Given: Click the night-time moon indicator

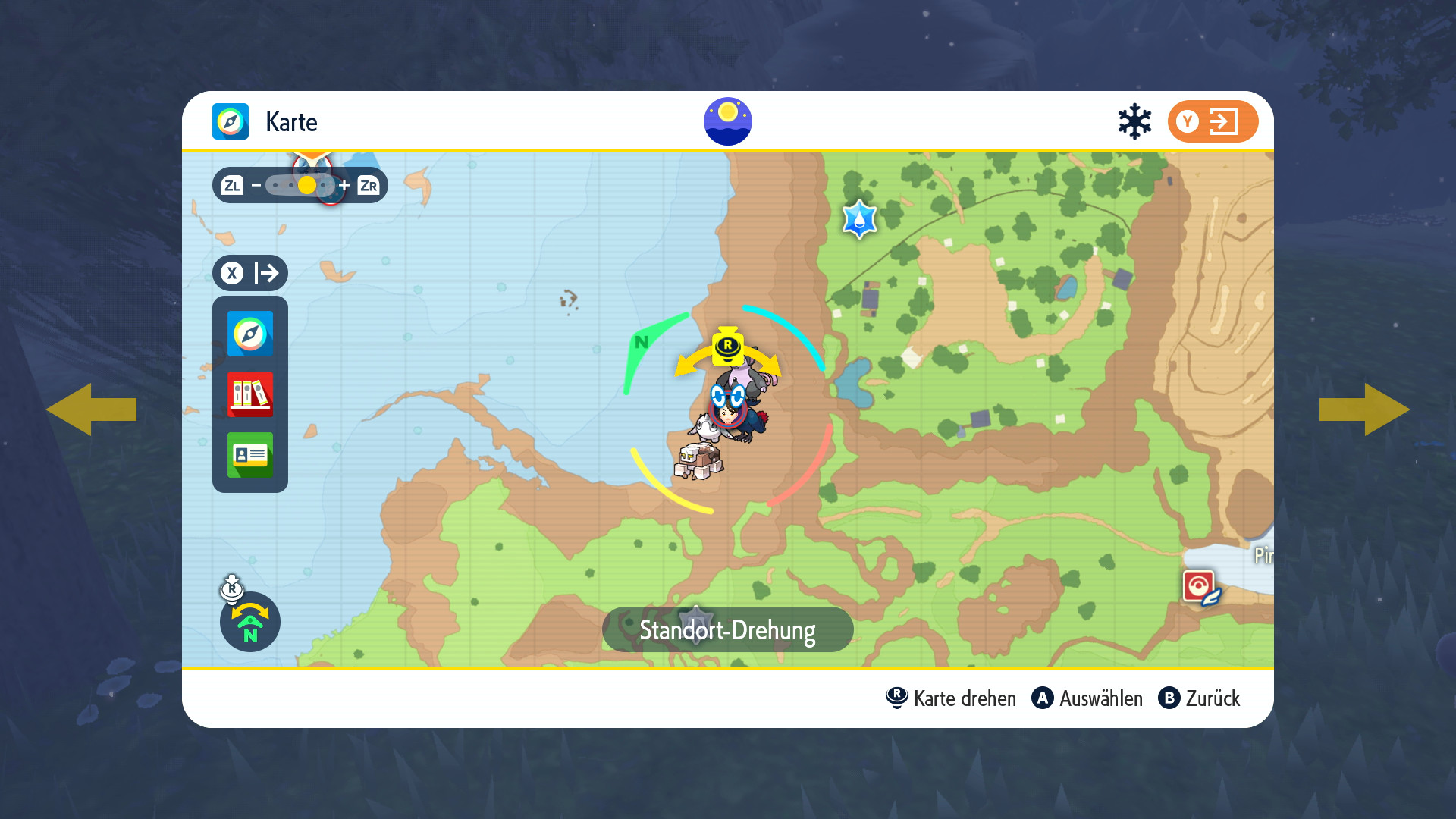Looking at the screenshot, I should point(728,121).
